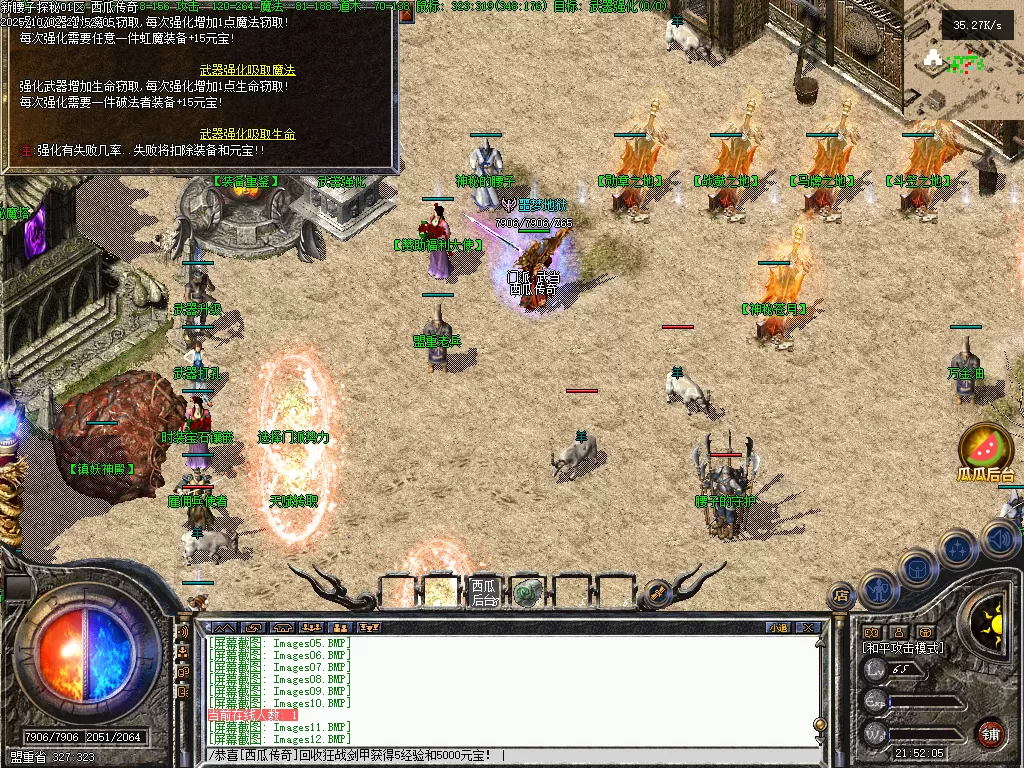Close the chat window with X
The height and width of the screenshot is (768, 1024).
pos(808,628)
